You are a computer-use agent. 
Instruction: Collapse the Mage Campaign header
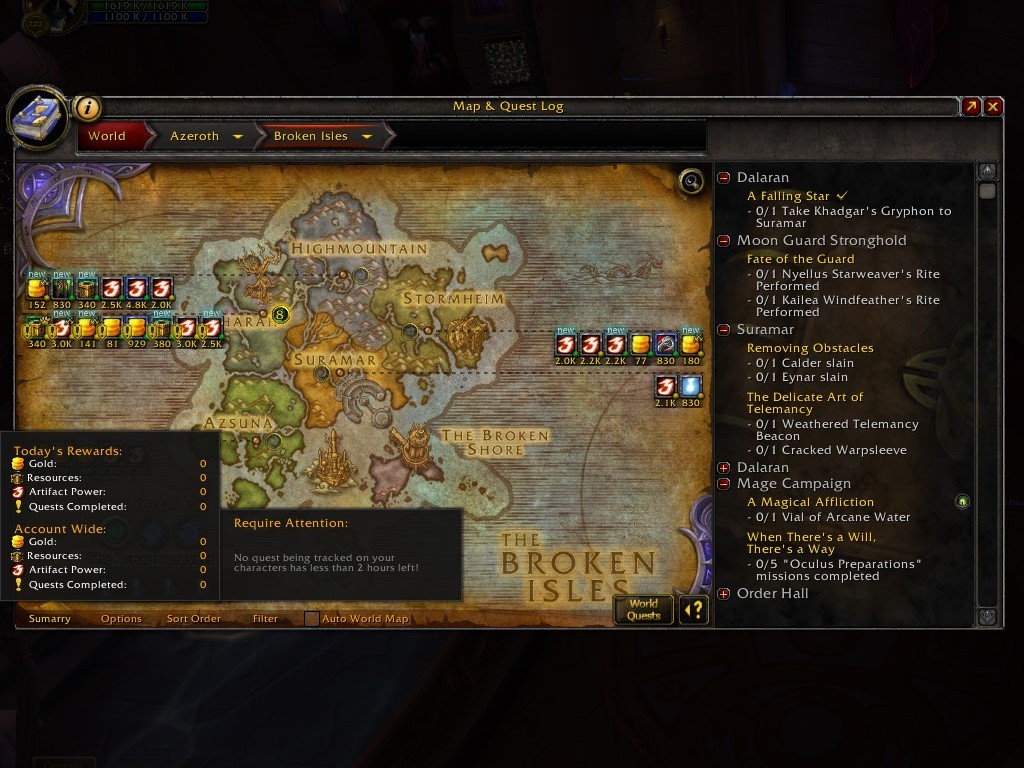click(724, 484)
